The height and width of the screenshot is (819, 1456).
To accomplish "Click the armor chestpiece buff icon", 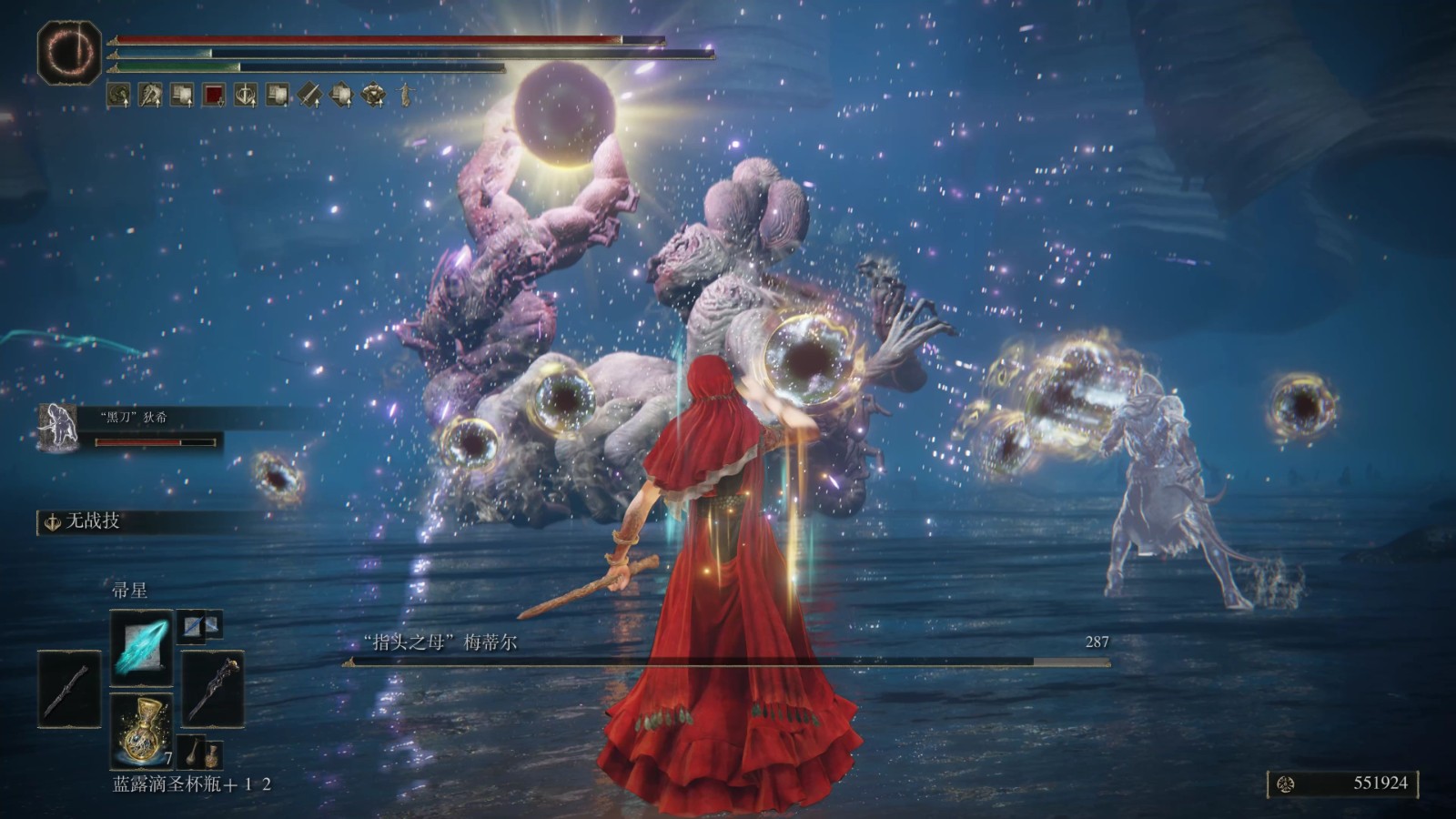I will [x=373, y=94].
